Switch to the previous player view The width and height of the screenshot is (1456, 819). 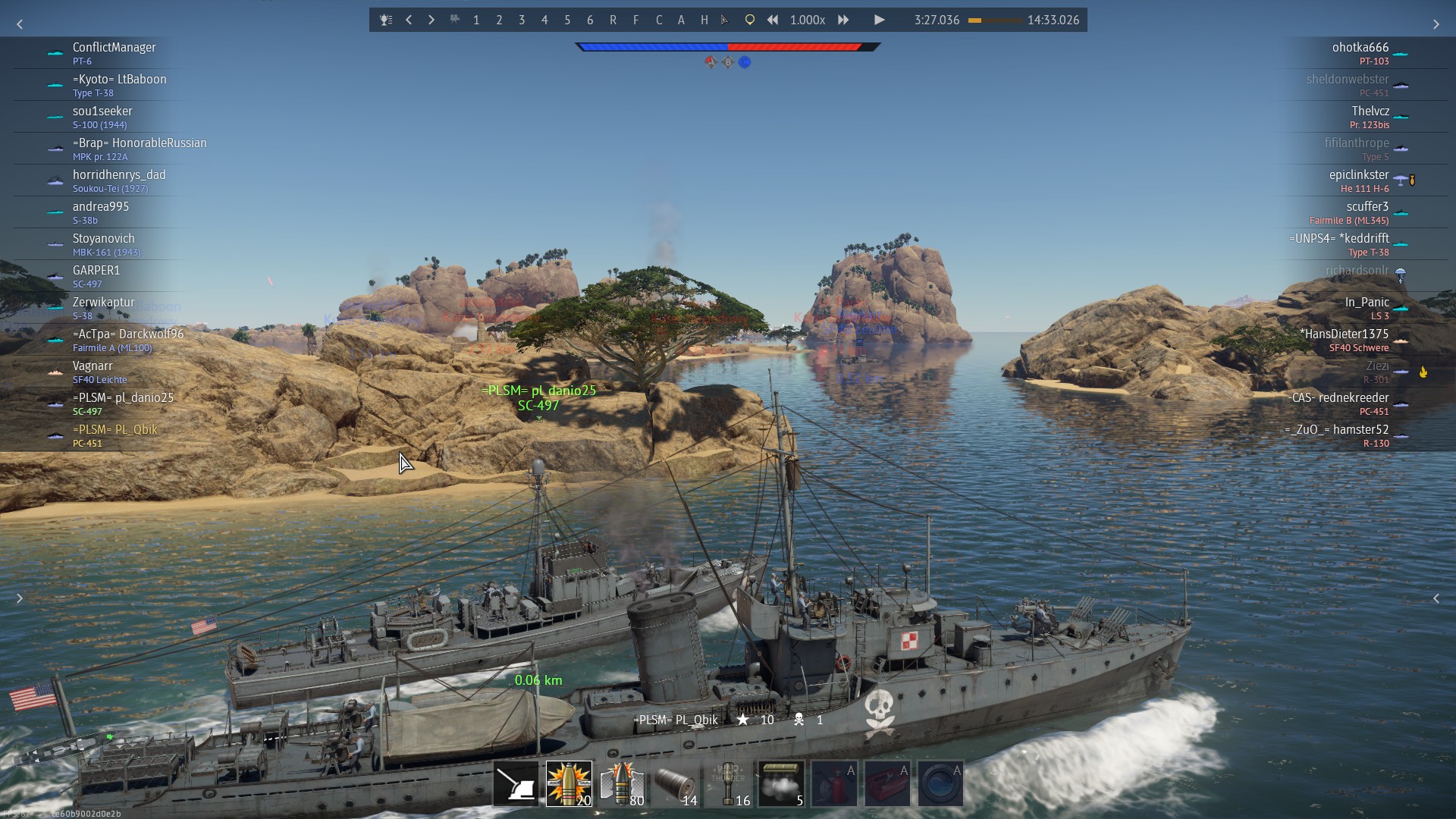(409, 20)
